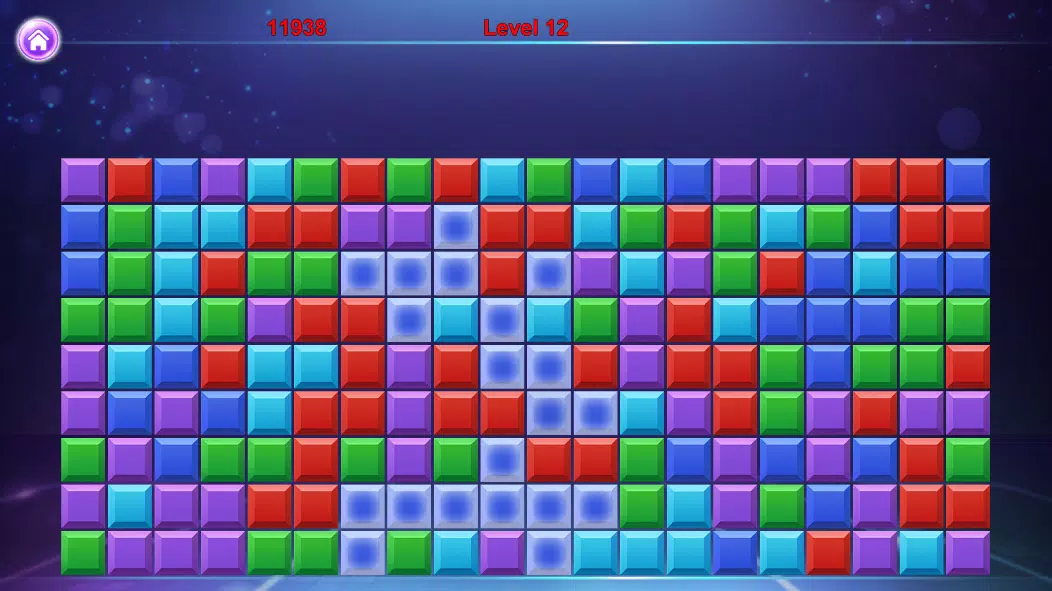Open the home menu button
Screen dimensions: 1052x591
coord(38,40)
